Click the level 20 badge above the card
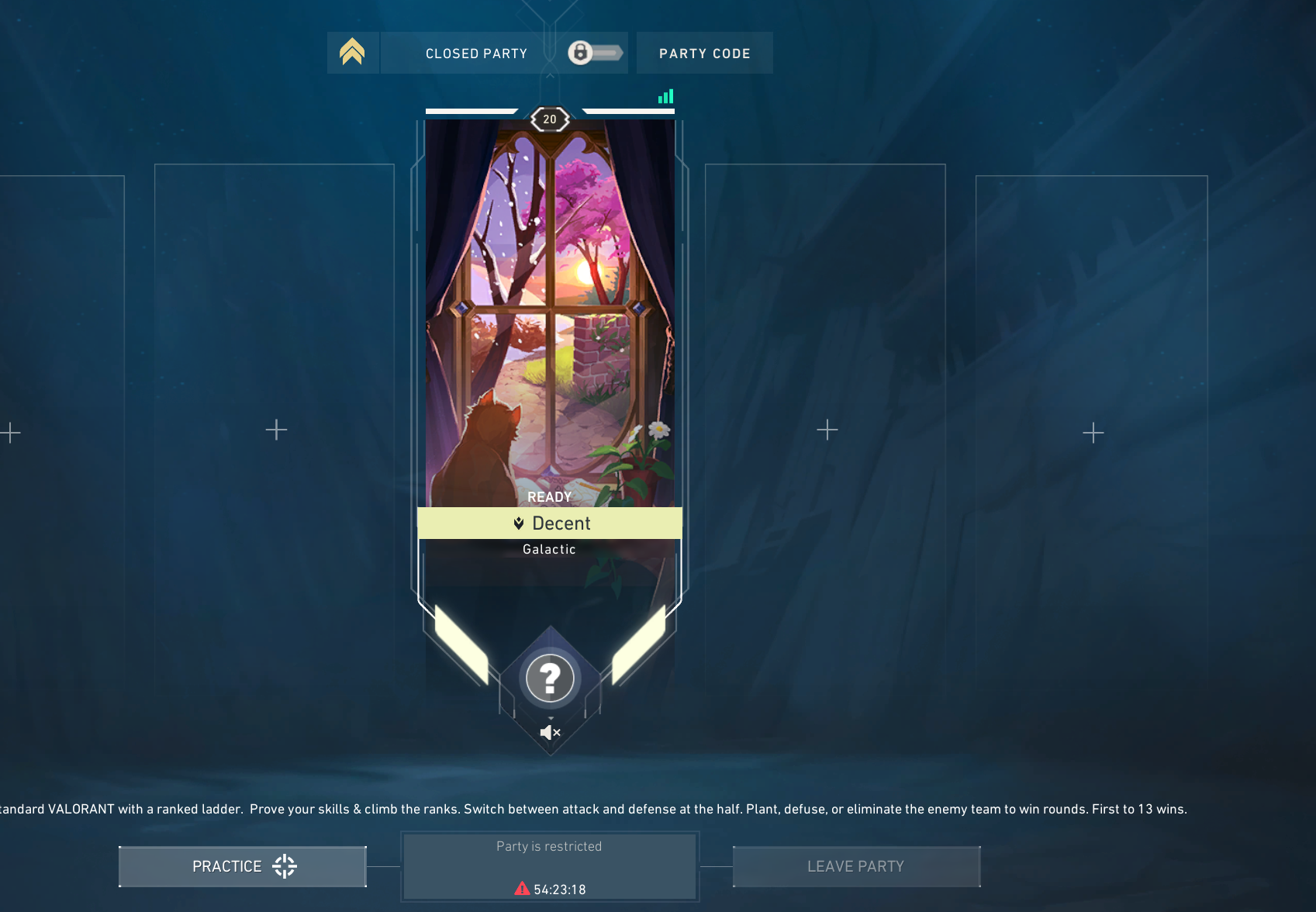 click(550, 118)
